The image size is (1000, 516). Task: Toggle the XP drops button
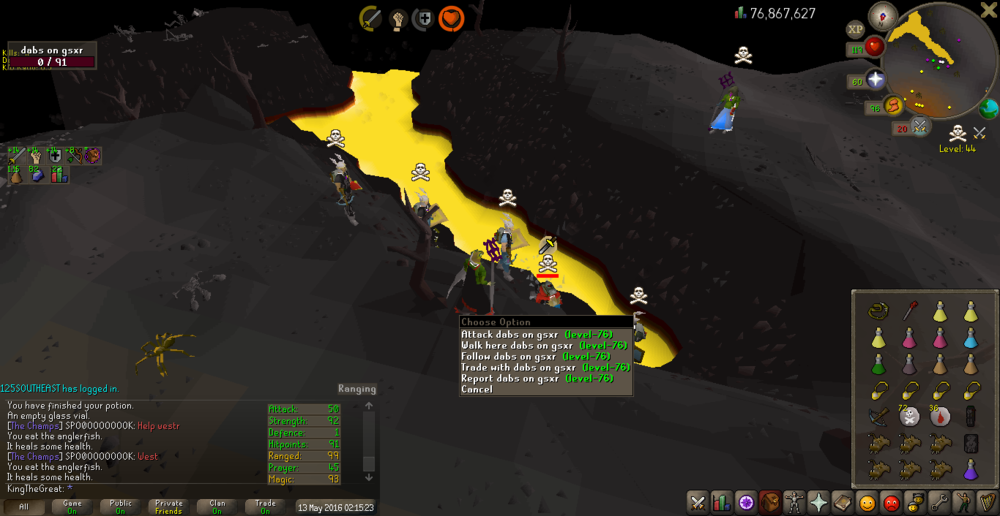point(856,29)
